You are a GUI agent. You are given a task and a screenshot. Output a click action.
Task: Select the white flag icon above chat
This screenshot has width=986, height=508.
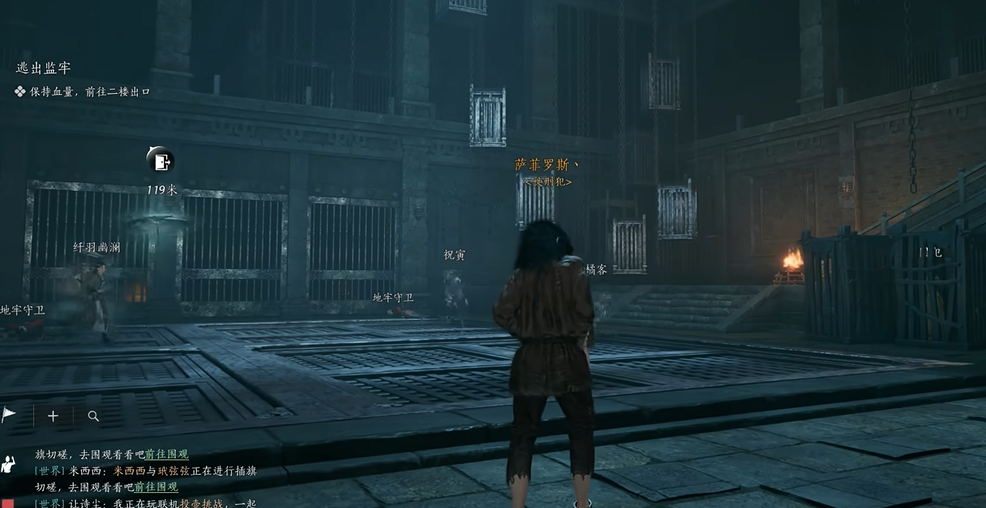click(x=9, y=415)
